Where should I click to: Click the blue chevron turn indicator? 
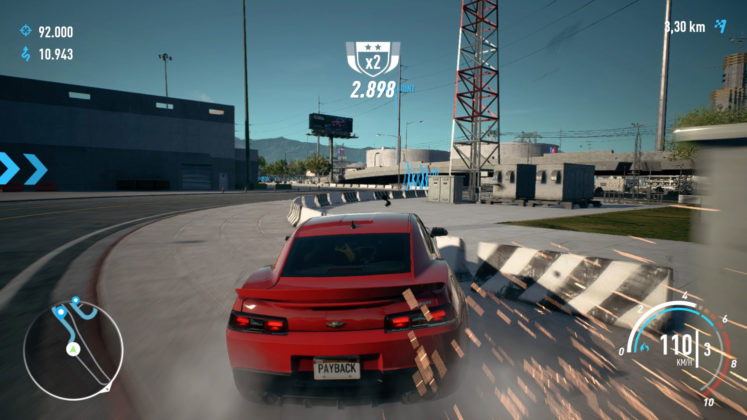point(23,169)
